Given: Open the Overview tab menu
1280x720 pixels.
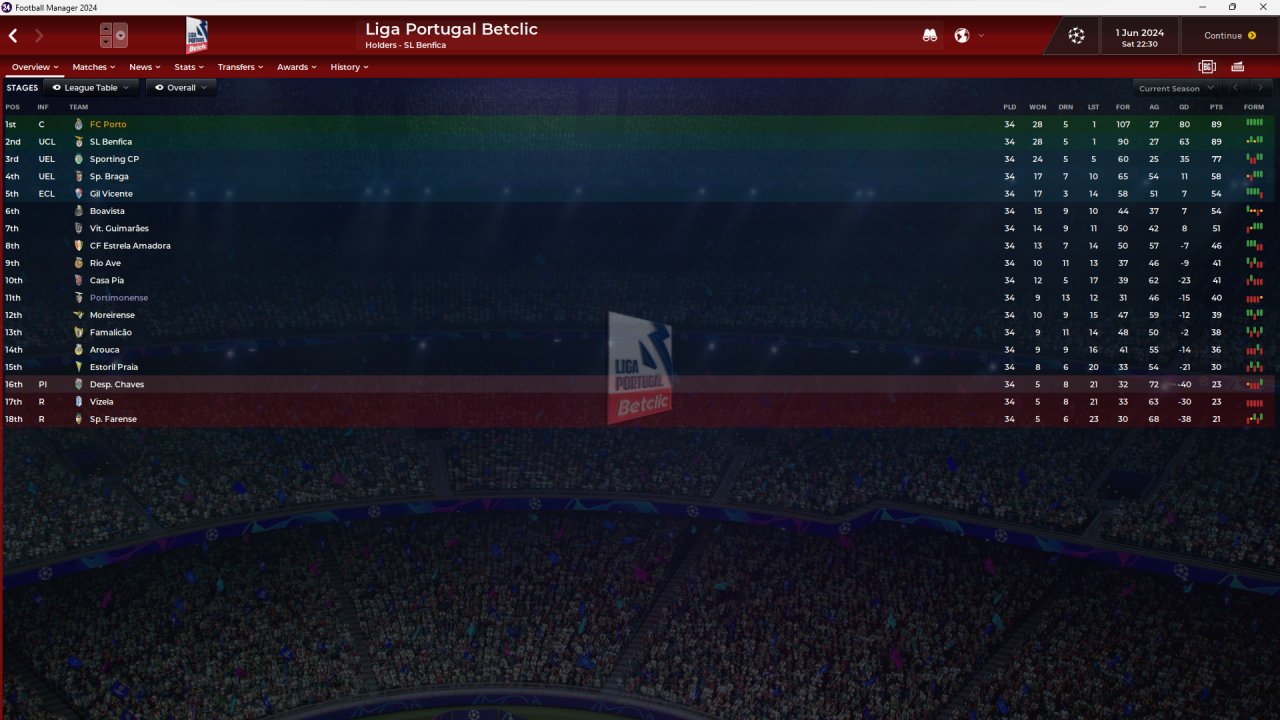Looking at the screenshot, I should [35, 67].
